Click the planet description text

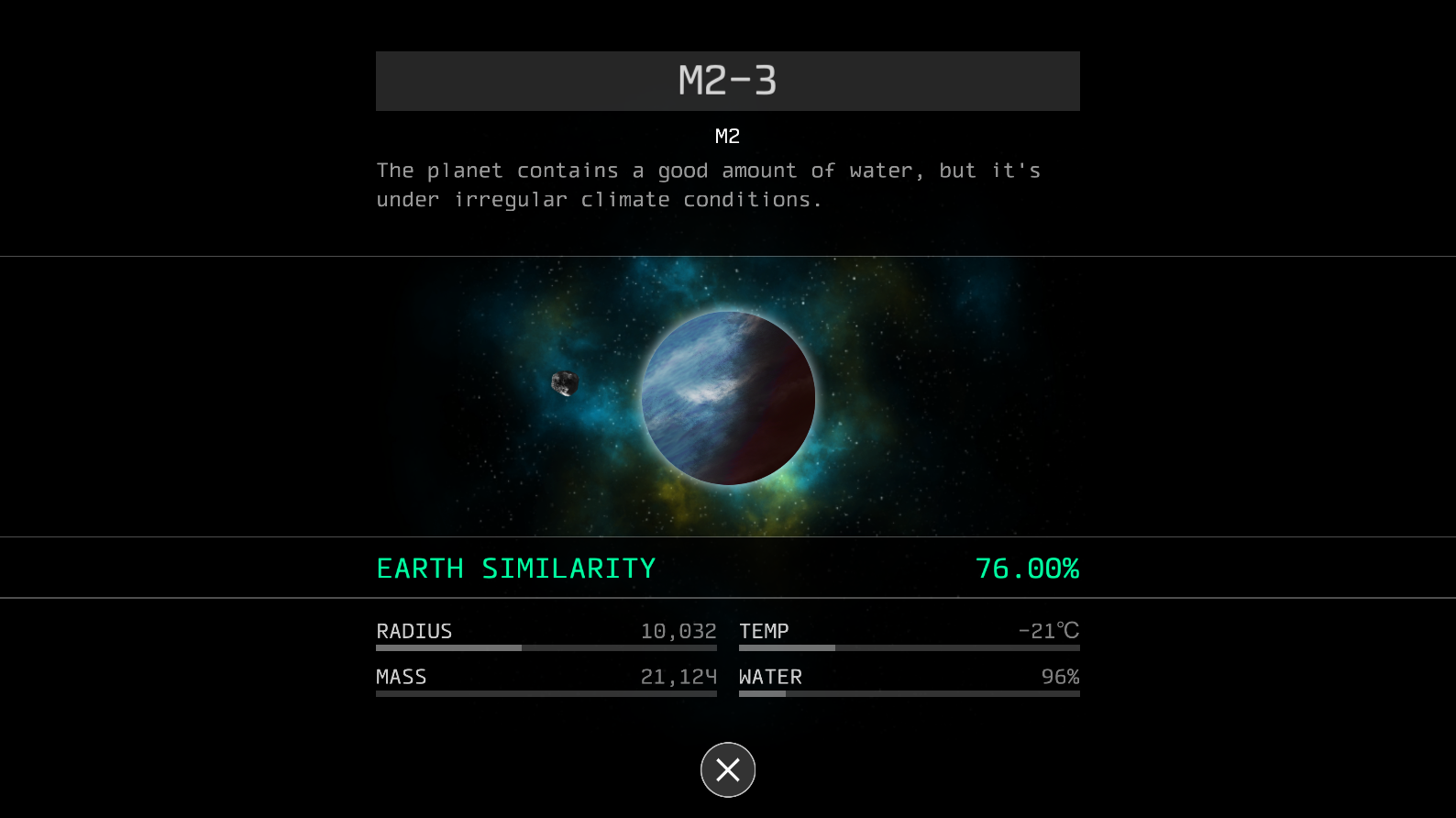(x=708, y=183)
